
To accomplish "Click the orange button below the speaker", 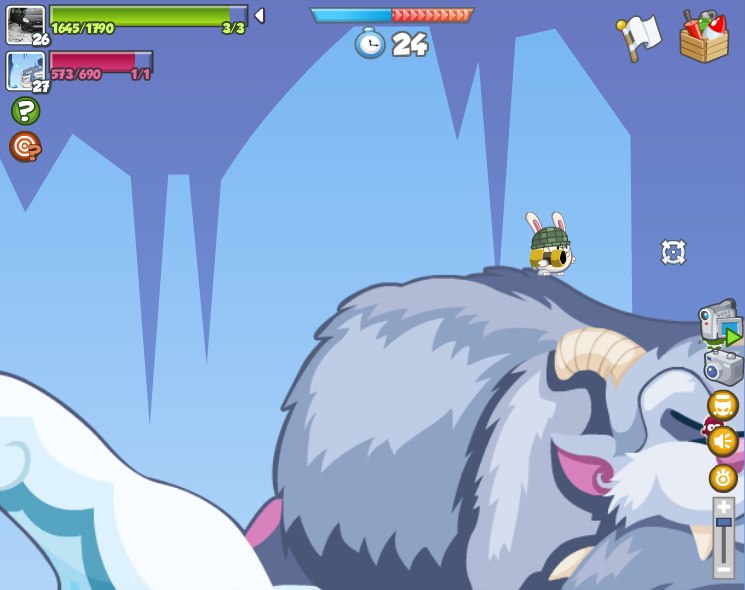I will click(x=723, y=478).
